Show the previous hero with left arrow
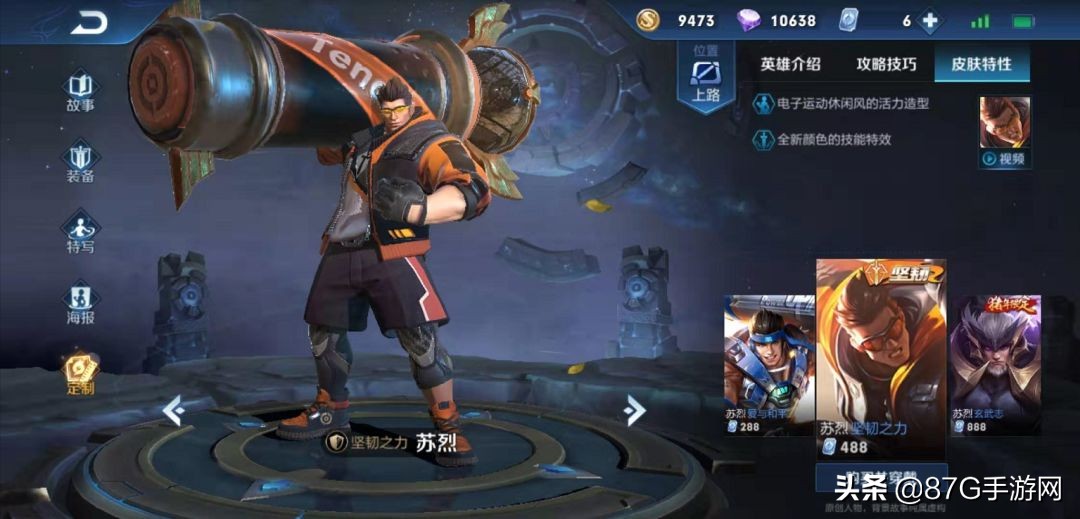 173,410
